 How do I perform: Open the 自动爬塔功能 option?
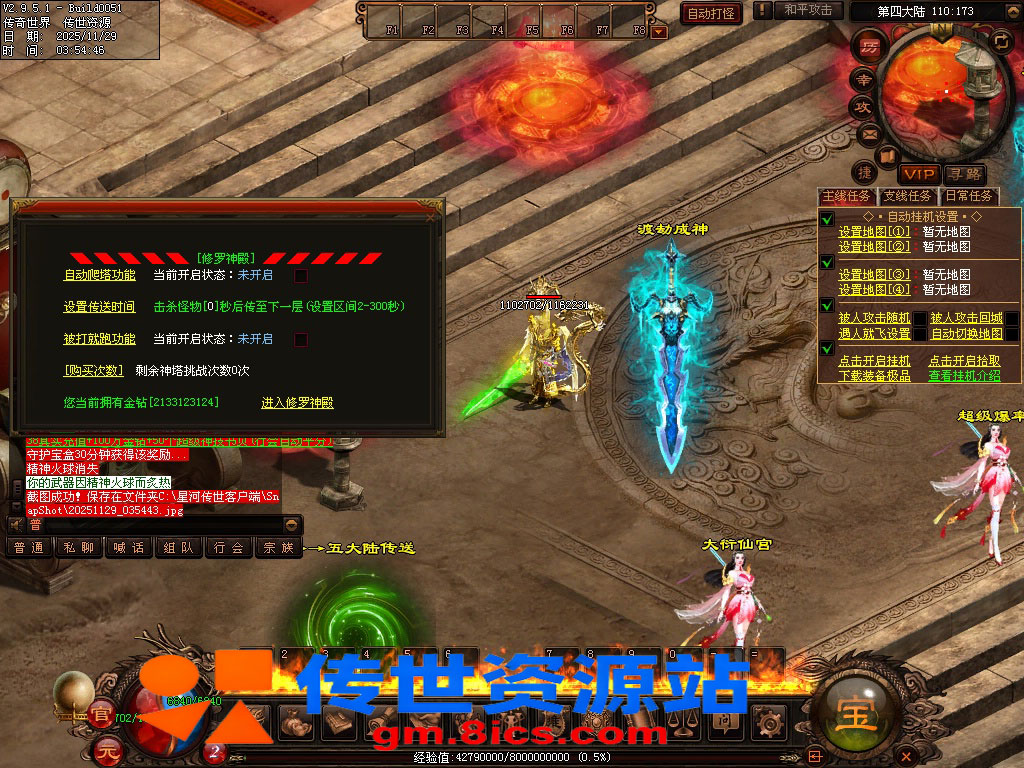99,275
